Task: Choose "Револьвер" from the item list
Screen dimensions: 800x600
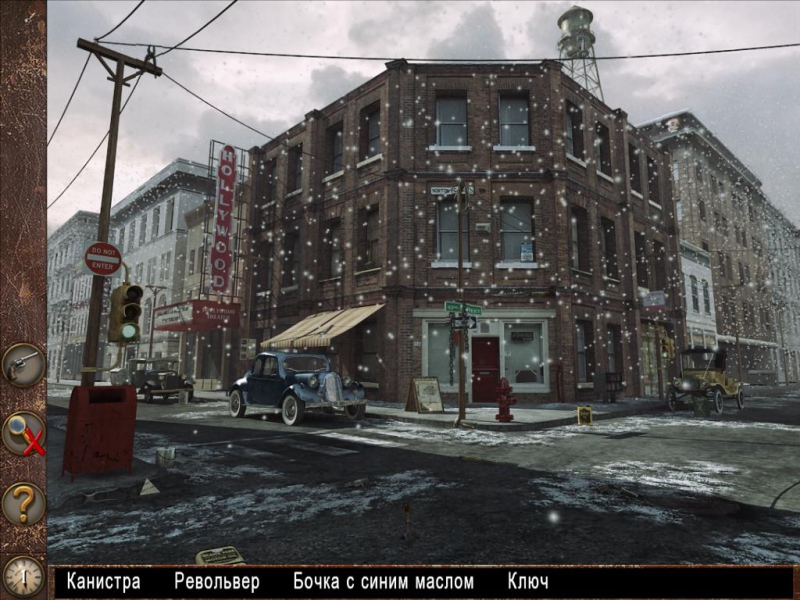Action: [216, 581]
